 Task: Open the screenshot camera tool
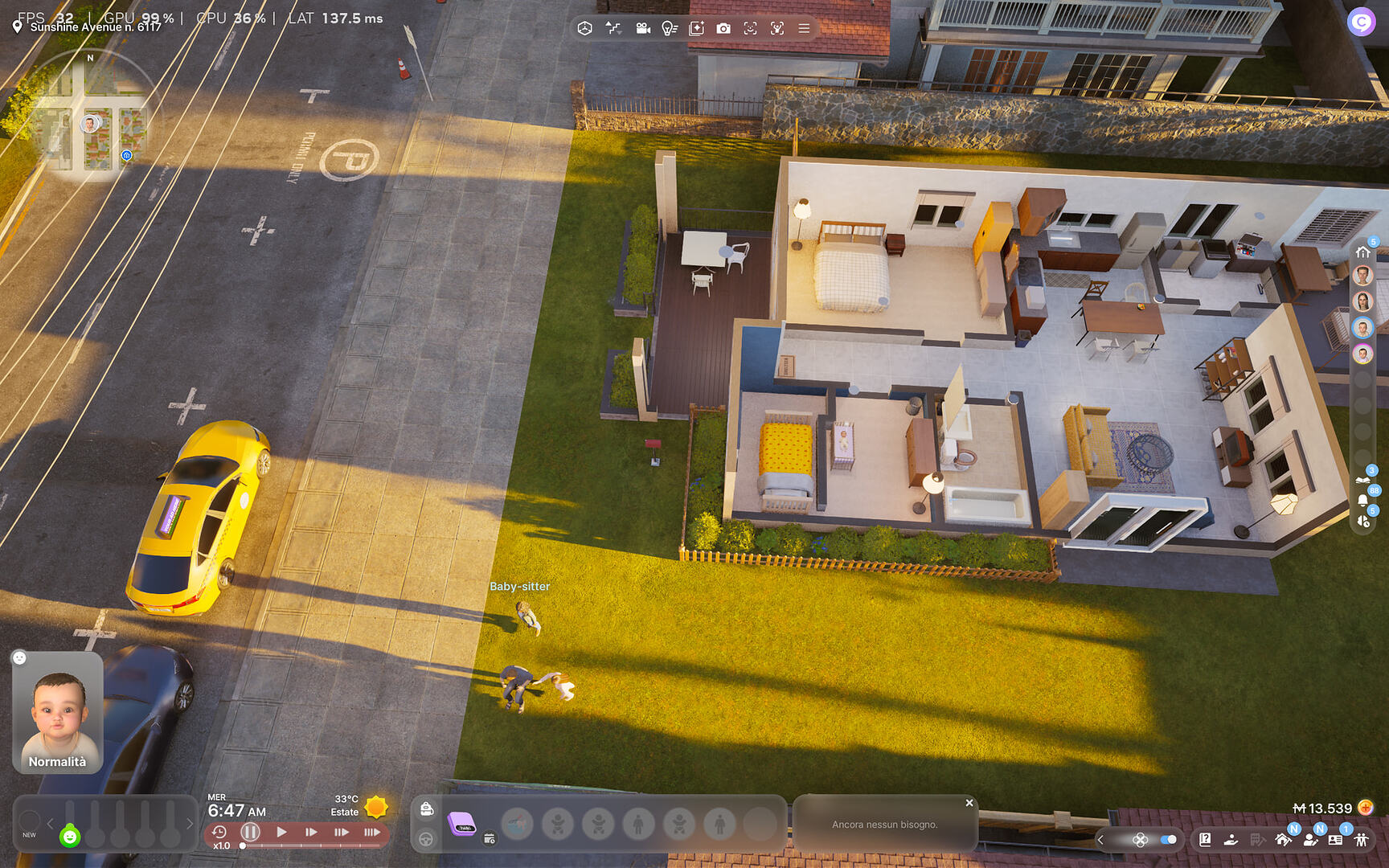725,28
